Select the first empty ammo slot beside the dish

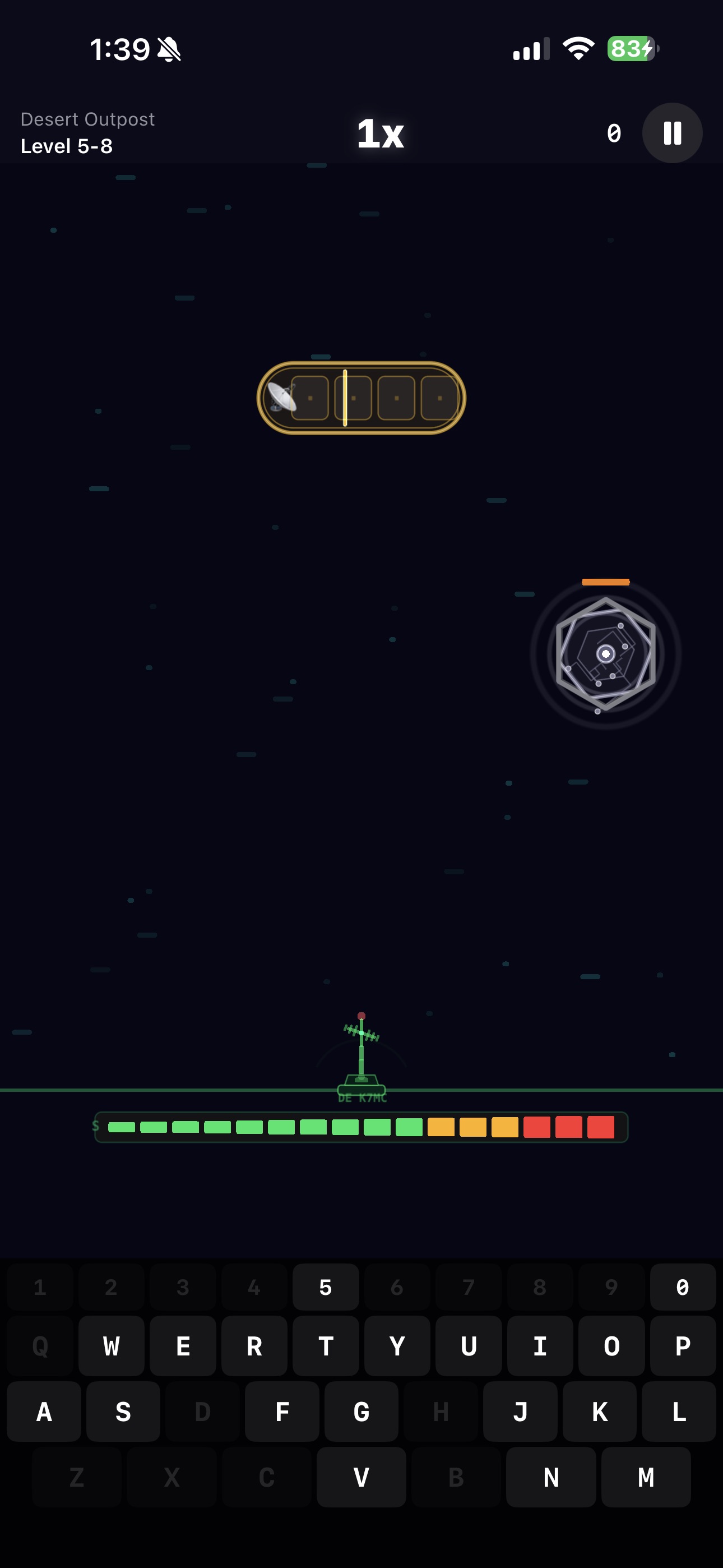(x=310, y=398)
